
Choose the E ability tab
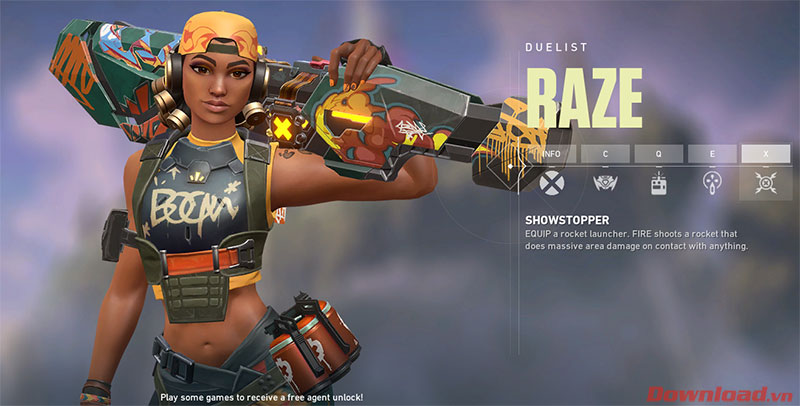click(713, 154)
